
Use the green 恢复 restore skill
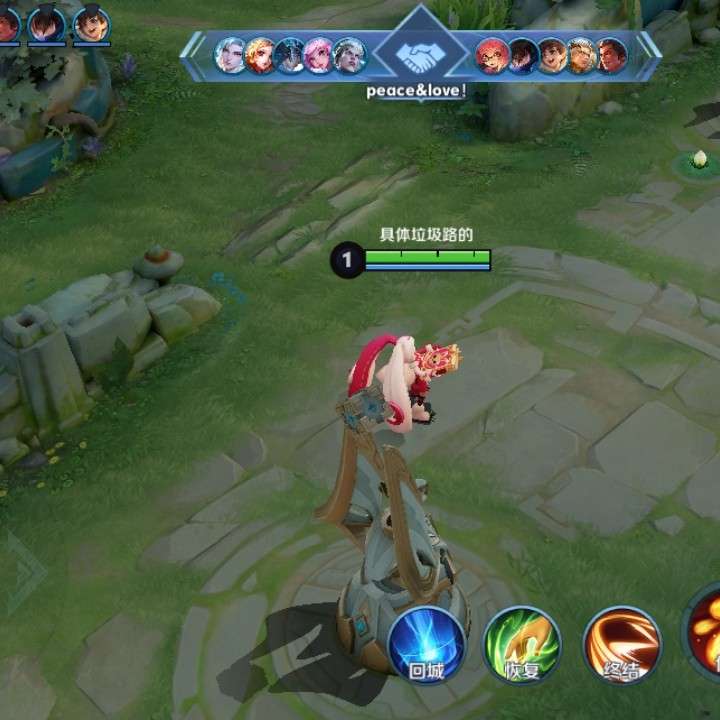pos(523,645)
